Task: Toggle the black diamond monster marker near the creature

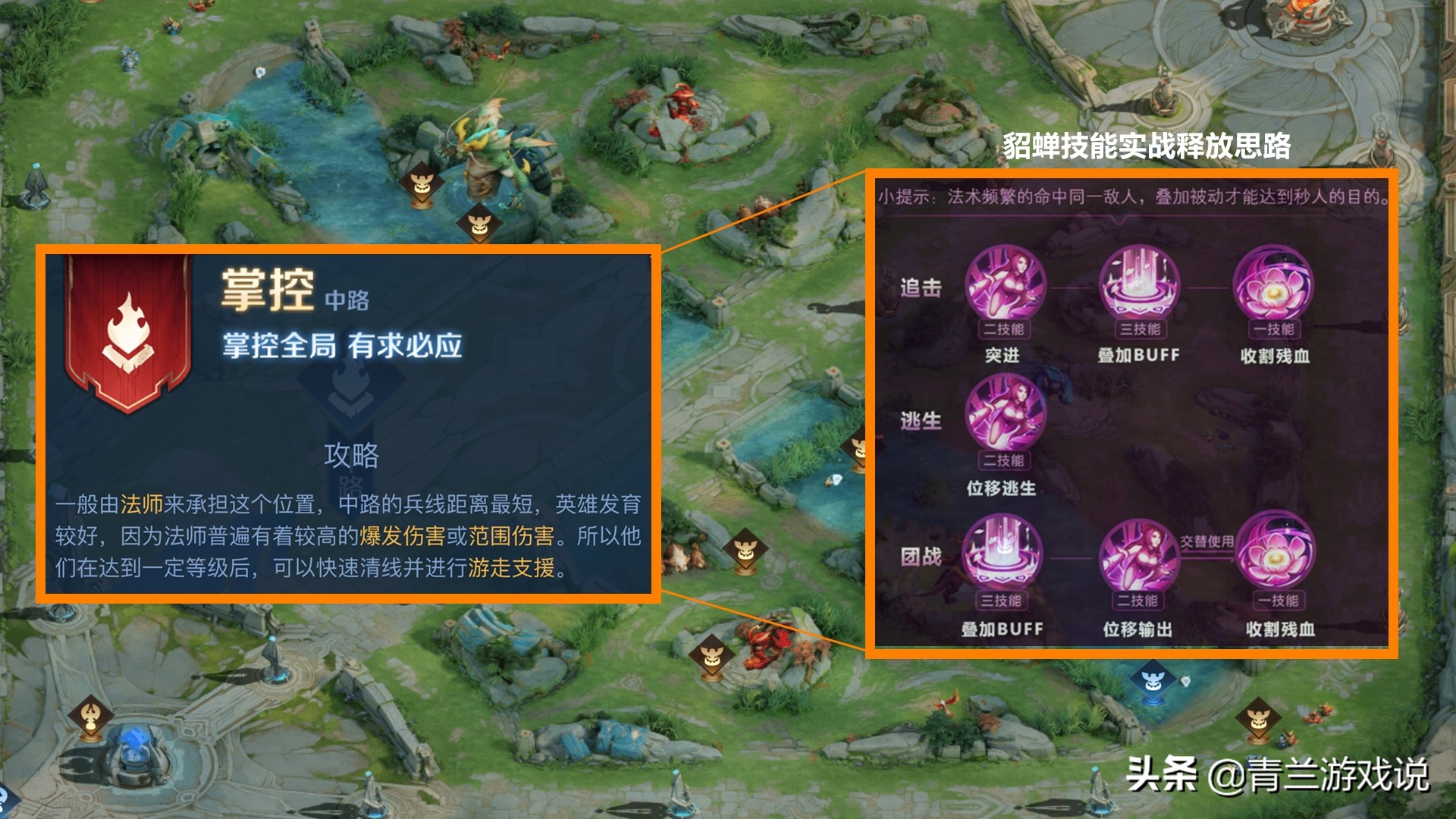Action: tap(478, 224)
